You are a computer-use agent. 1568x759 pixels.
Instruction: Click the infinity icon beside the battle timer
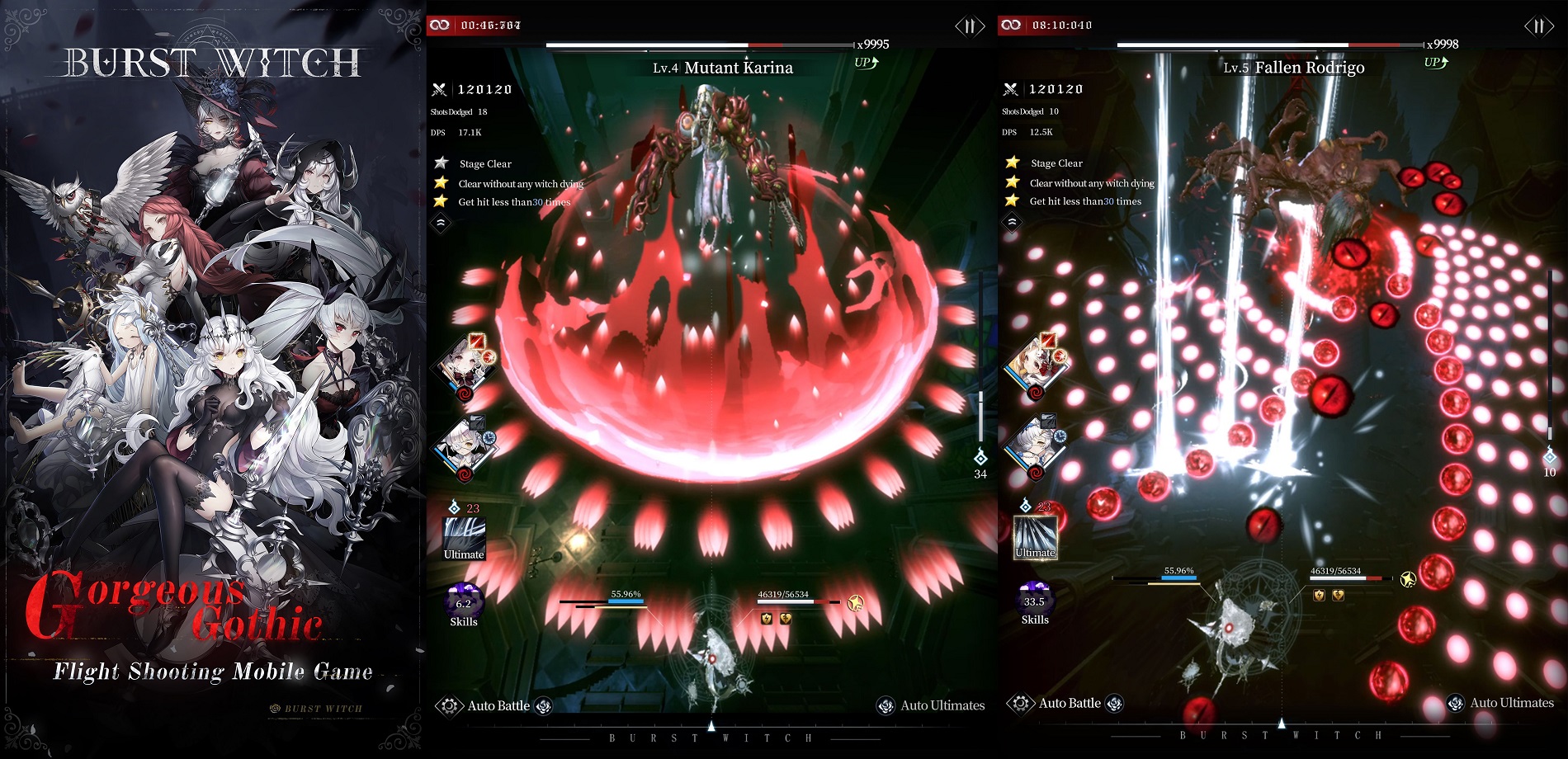coord(442,25)
